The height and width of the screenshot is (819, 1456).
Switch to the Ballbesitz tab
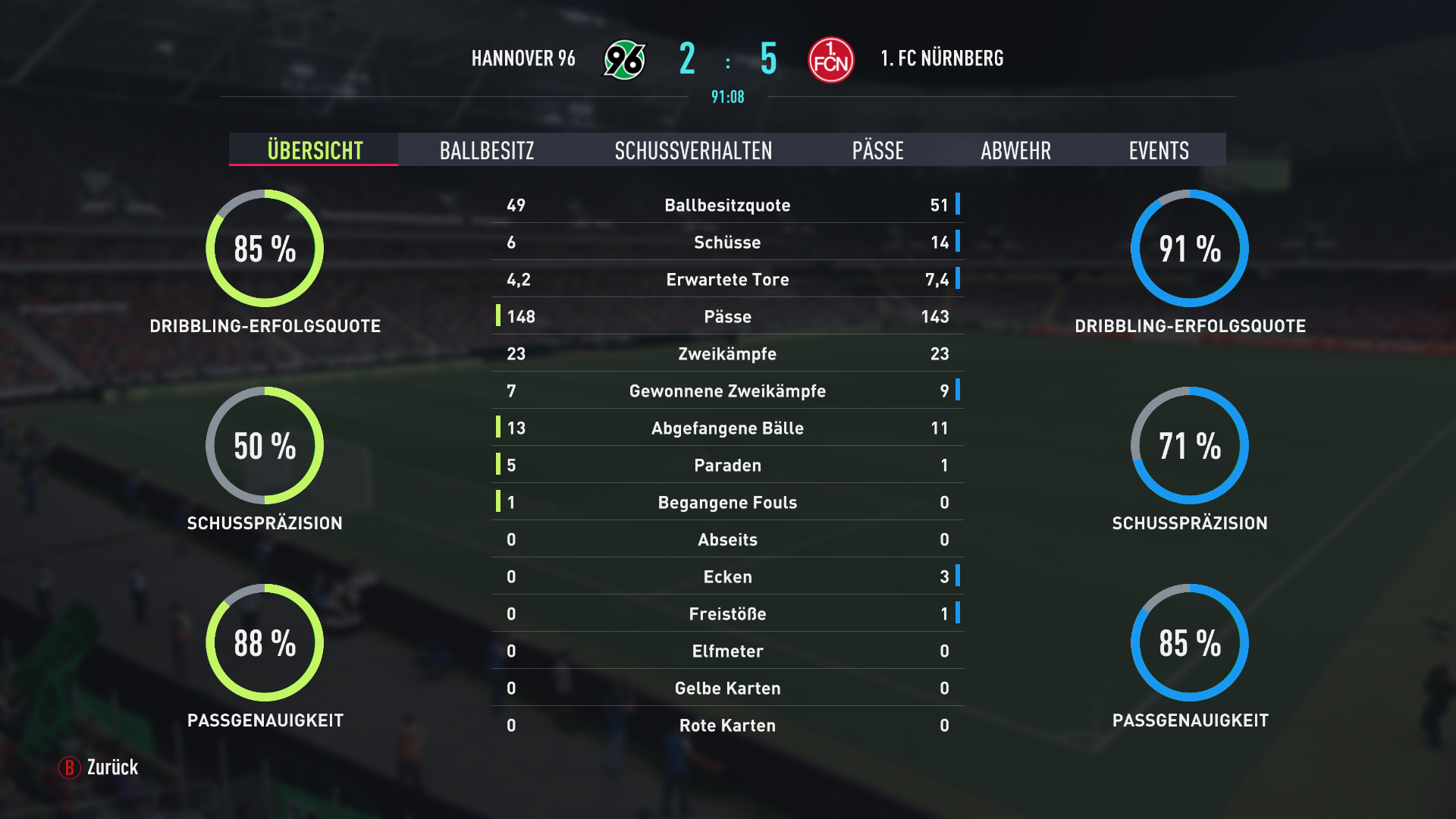[x=487, y=150]
